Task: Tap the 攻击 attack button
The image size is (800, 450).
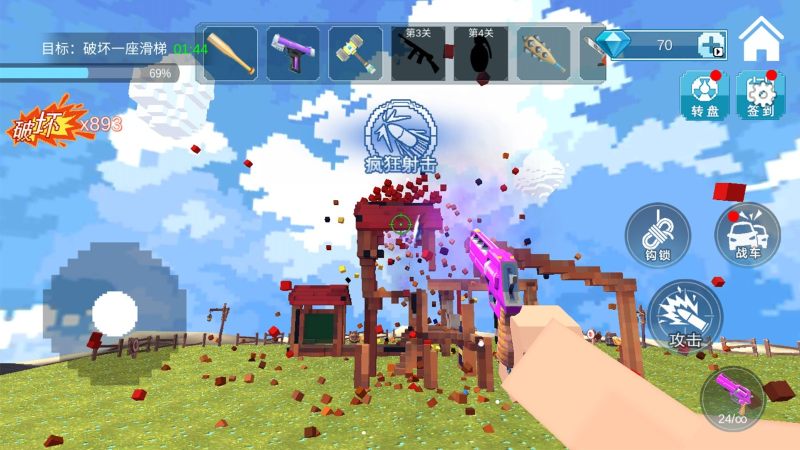Action: (685, 317)
